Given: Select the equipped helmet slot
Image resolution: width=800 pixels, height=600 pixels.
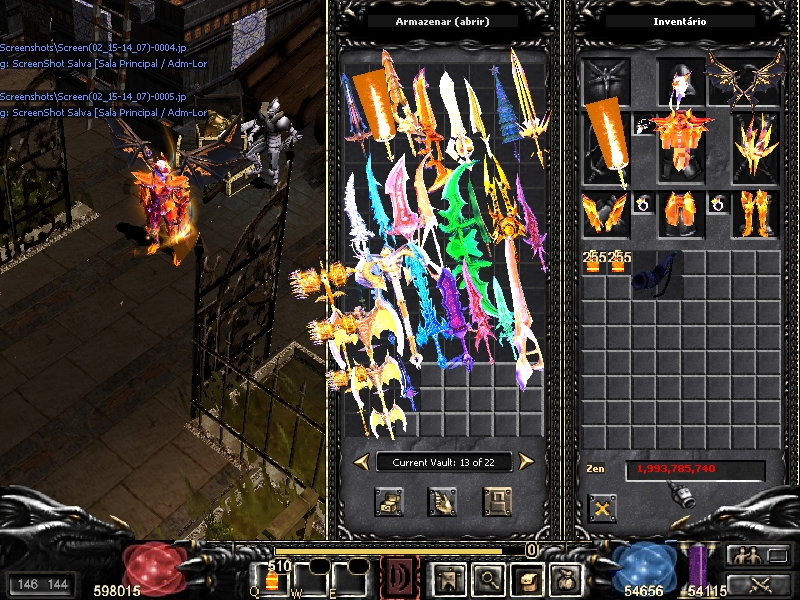Looking at the screenshot, I should point(681,82).
